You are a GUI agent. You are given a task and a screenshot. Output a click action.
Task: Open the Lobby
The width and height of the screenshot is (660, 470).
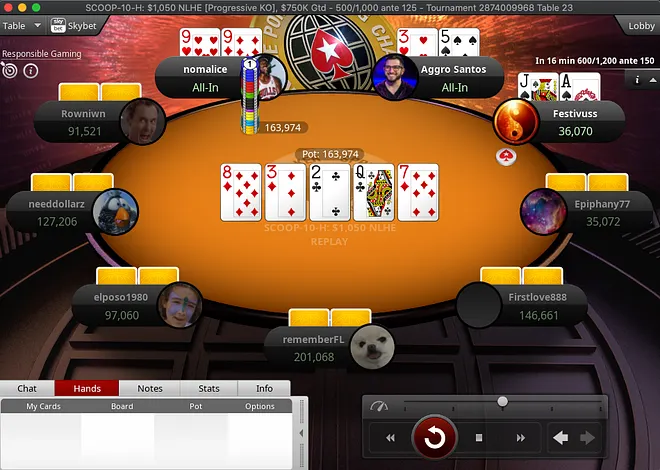[x=641, y=25]
